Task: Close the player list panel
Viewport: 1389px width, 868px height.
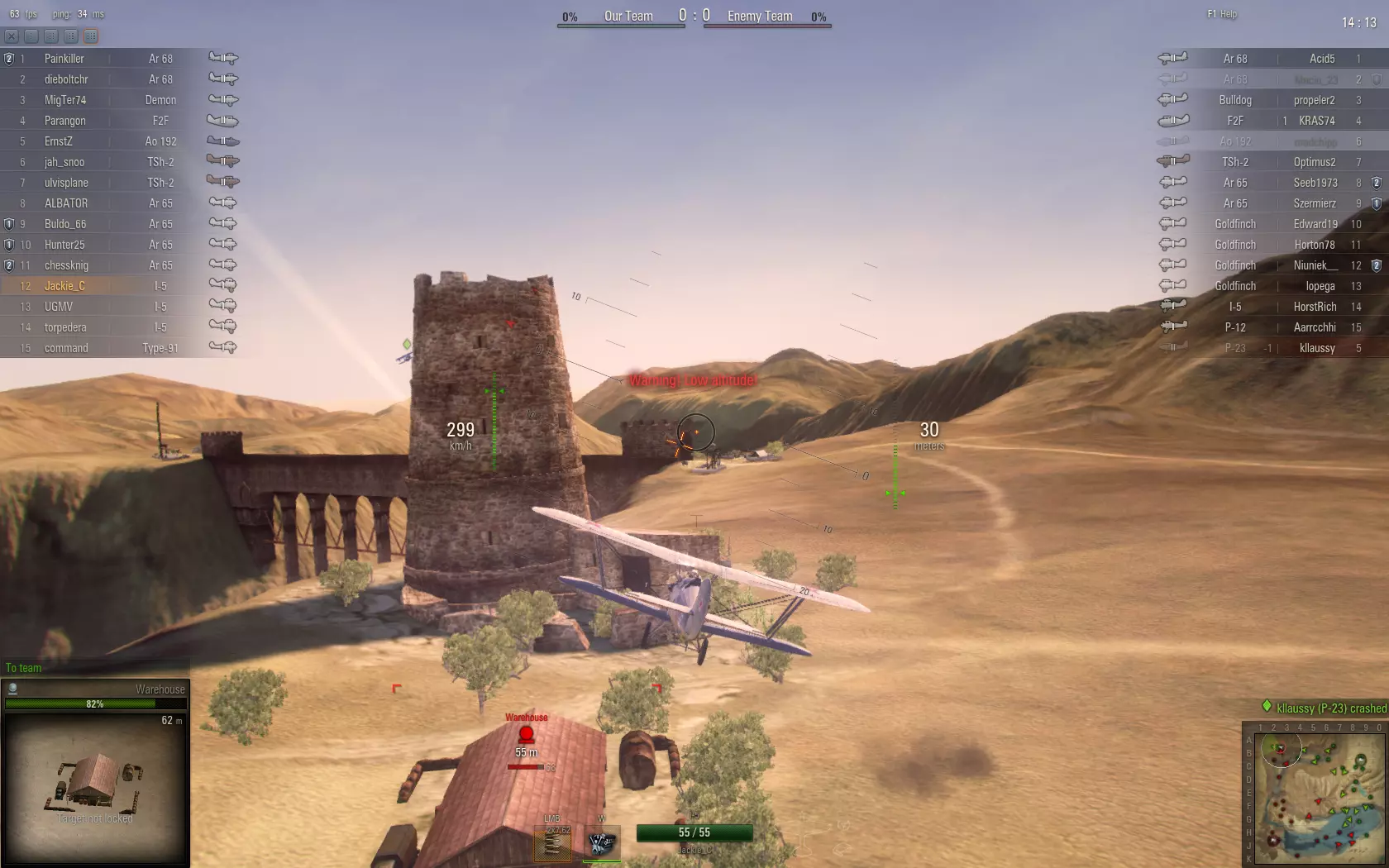Action: click(11, 36)
